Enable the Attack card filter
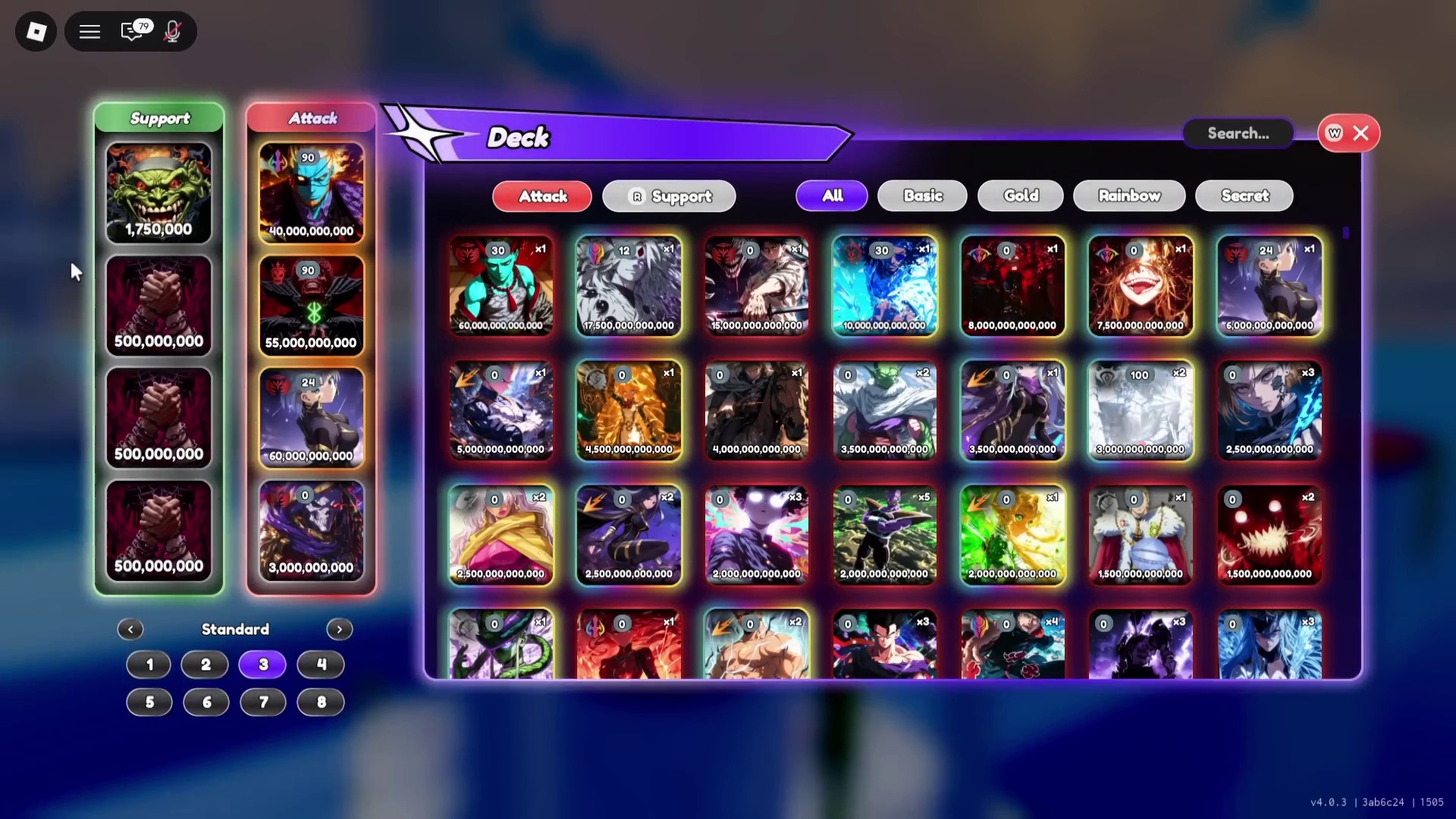Image resolution: width=1456 pixels, height=819 pixels. [541, 196]
